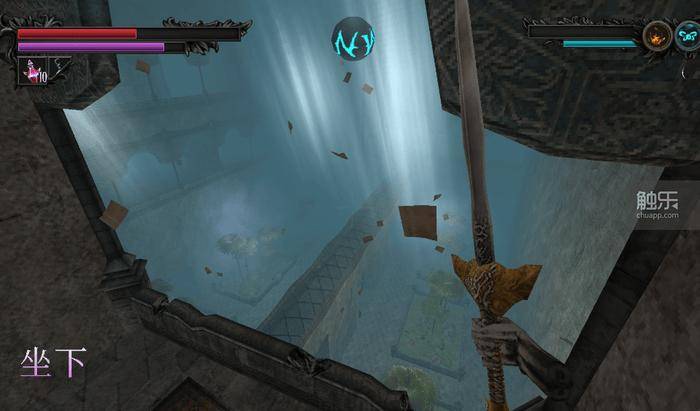Screen dimensions: 700x411
Task: Use the red potion slot
Action: (34, 70)
